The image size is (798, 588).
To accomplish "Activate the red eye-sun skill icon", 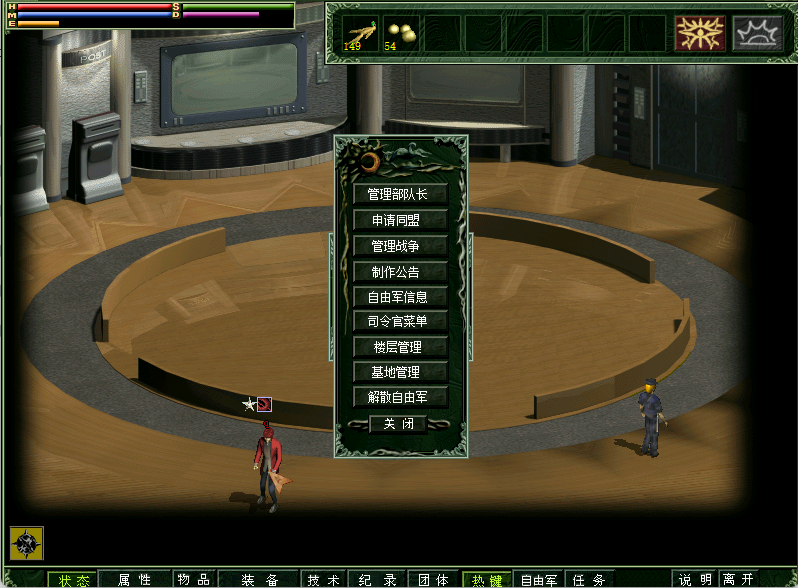I will [699, 33].
